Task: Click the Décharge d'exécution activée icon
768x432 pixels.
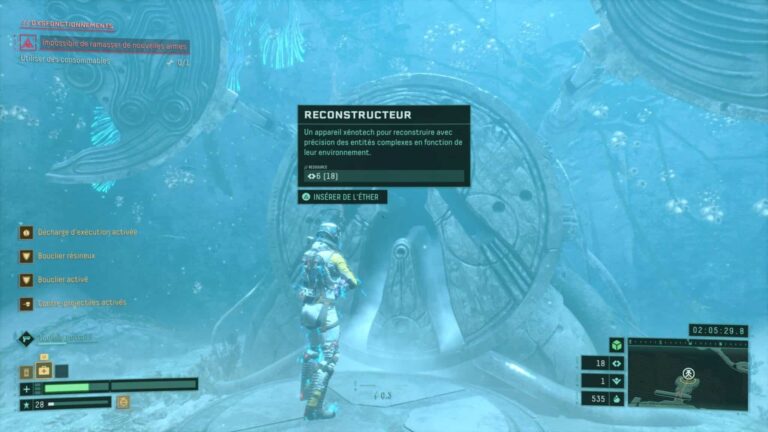Action: click(26, 232)
